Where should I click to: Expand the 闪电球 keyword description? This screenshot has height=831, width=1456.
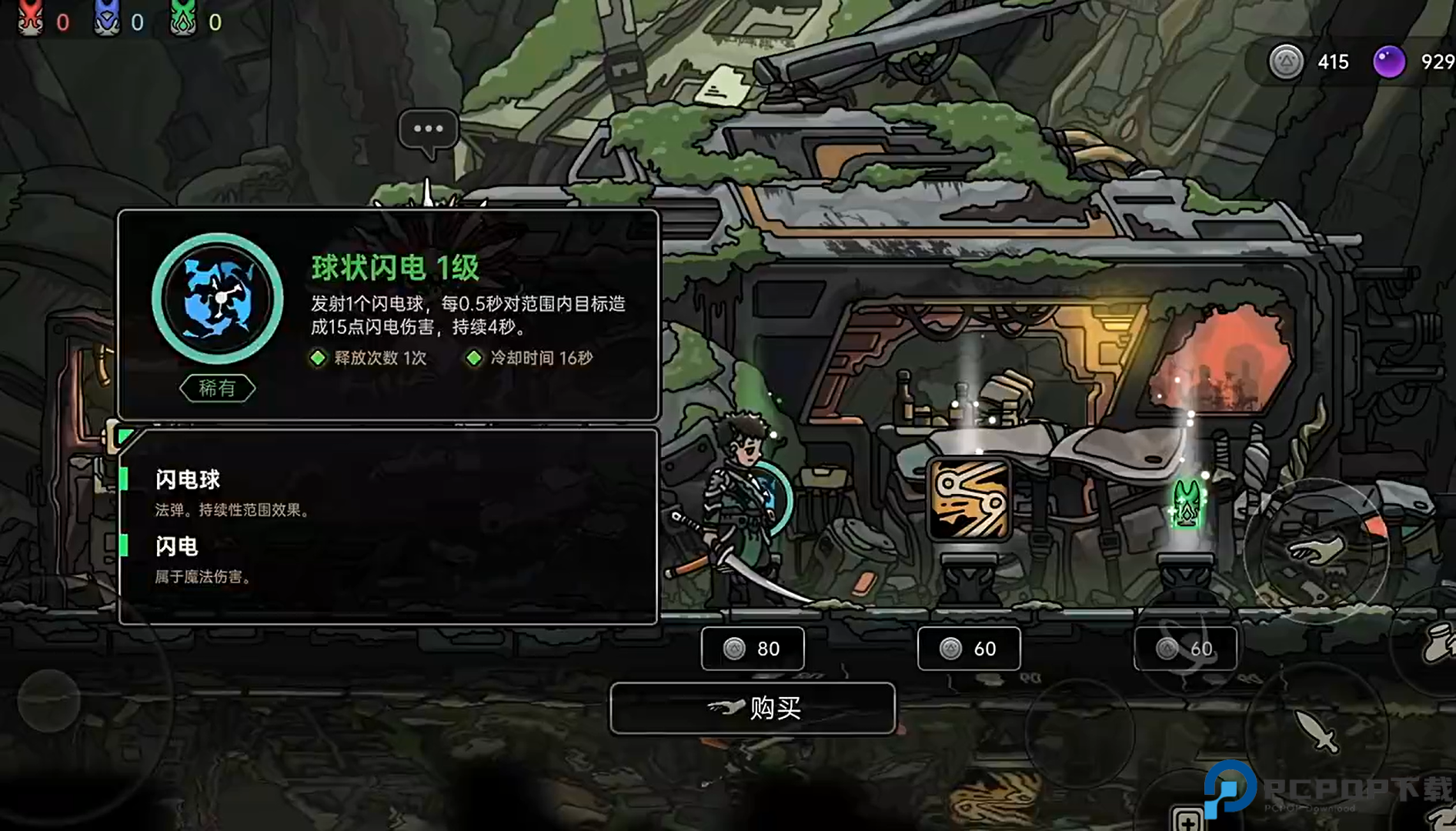185,479
